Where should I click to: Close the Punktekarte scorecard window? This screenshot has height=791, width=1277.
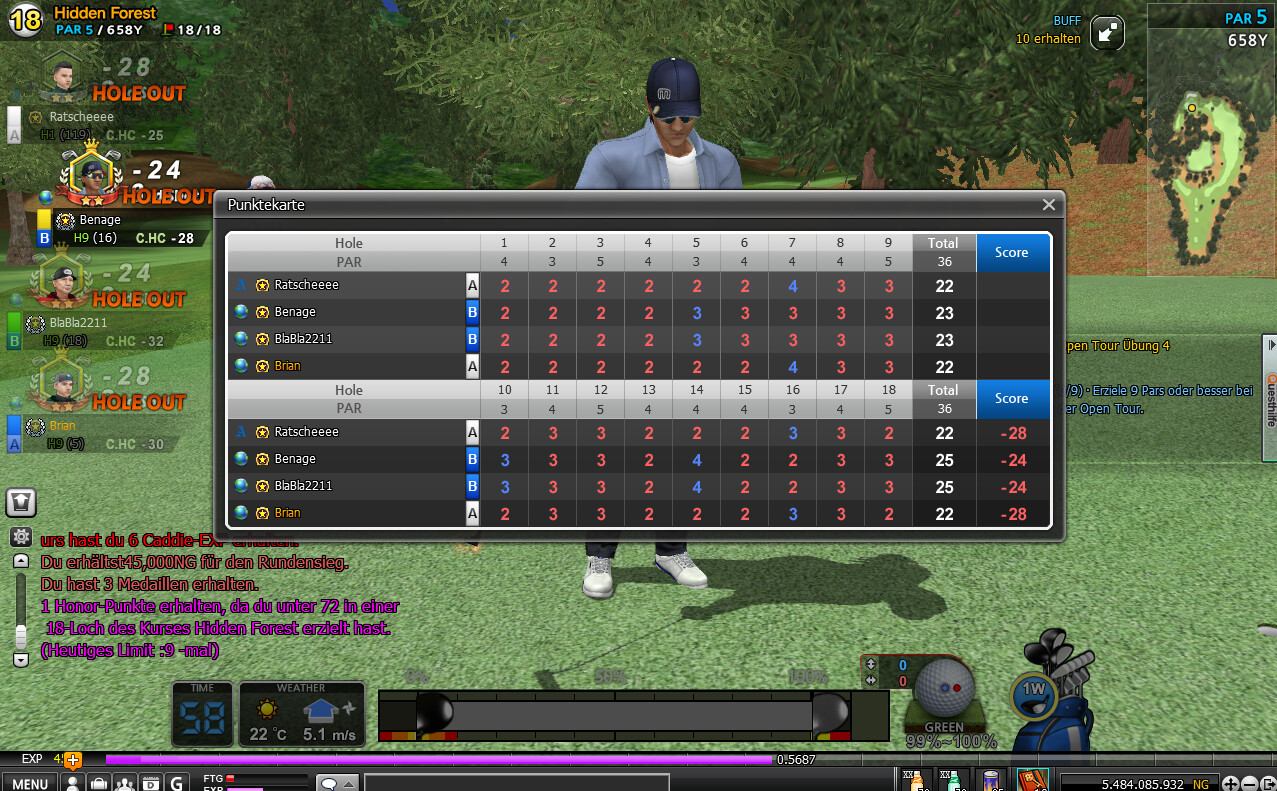(1048, 205)
